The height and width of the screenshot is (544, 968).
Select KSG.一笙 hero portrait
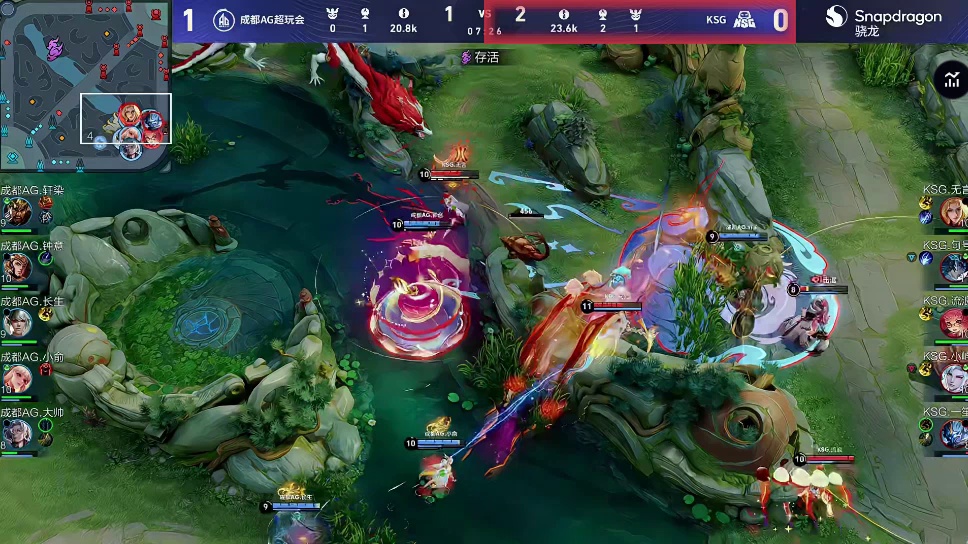tap(952, 432)
